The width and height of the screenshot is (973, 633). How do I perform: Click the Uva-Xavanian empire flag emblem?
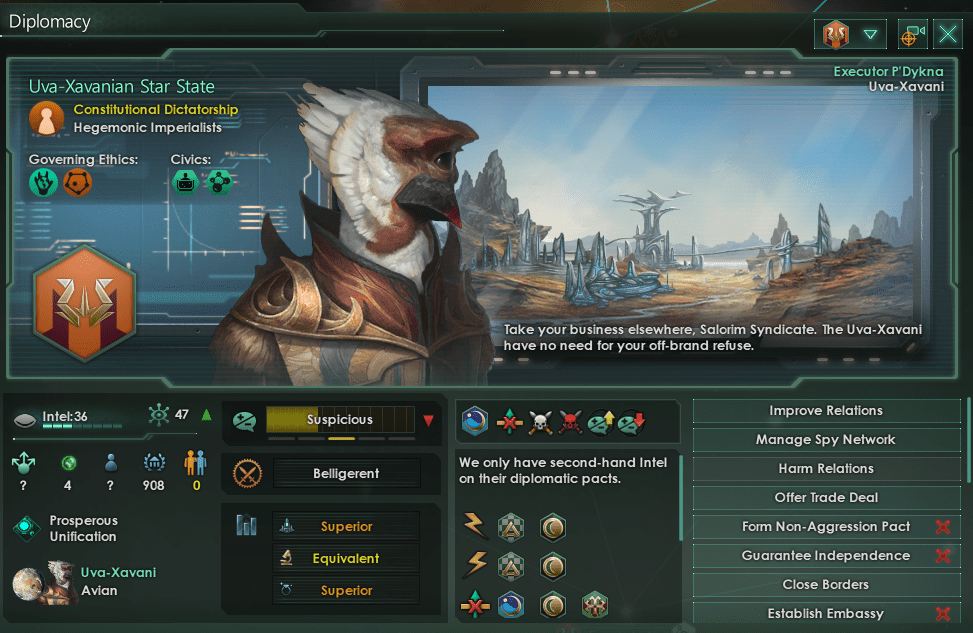click(x=84, y=306)
